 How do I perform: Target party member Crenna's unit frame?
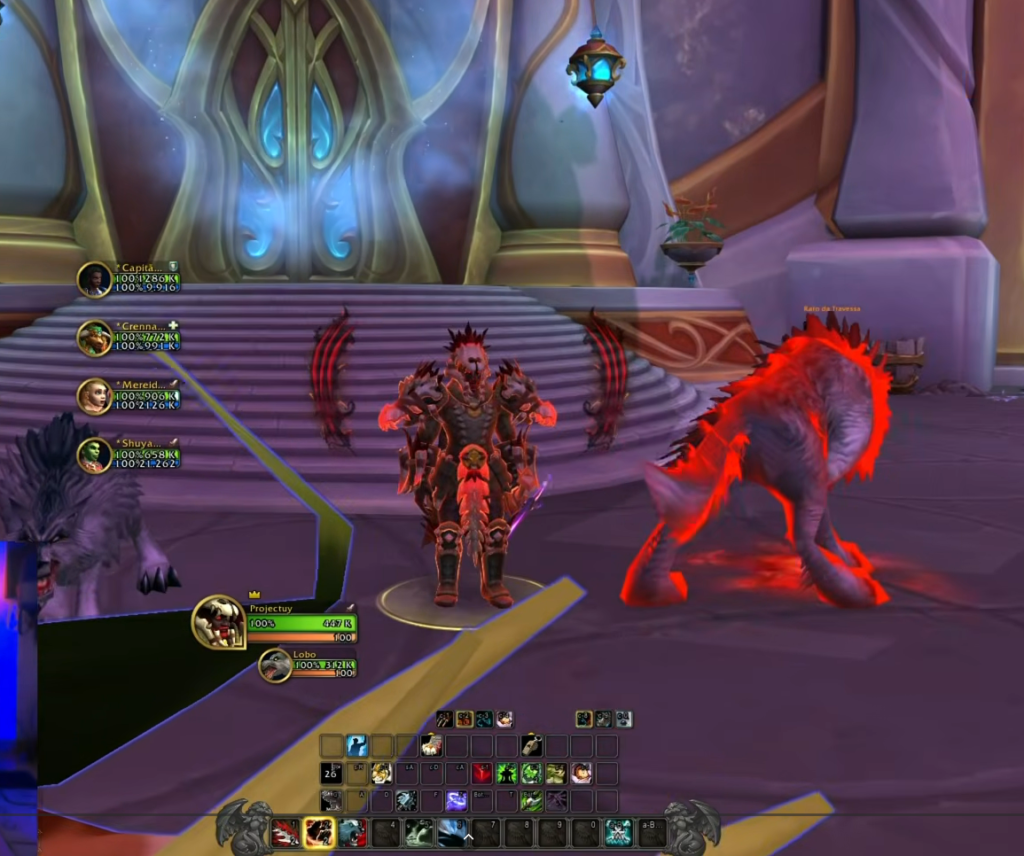click(95, 338)
